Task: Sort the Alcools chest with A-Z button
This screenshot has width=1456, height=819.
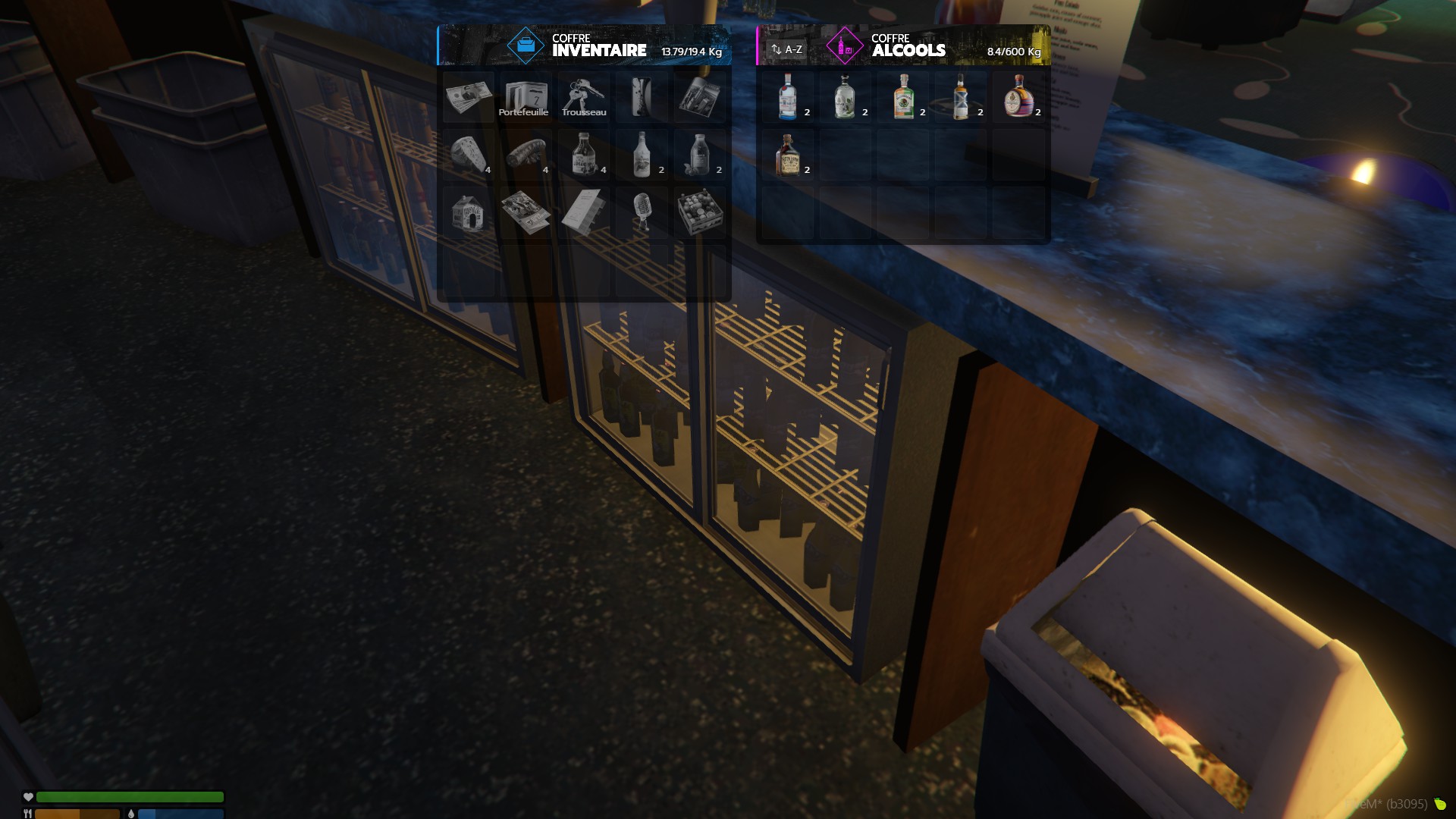Action: [x=786, y=49]
